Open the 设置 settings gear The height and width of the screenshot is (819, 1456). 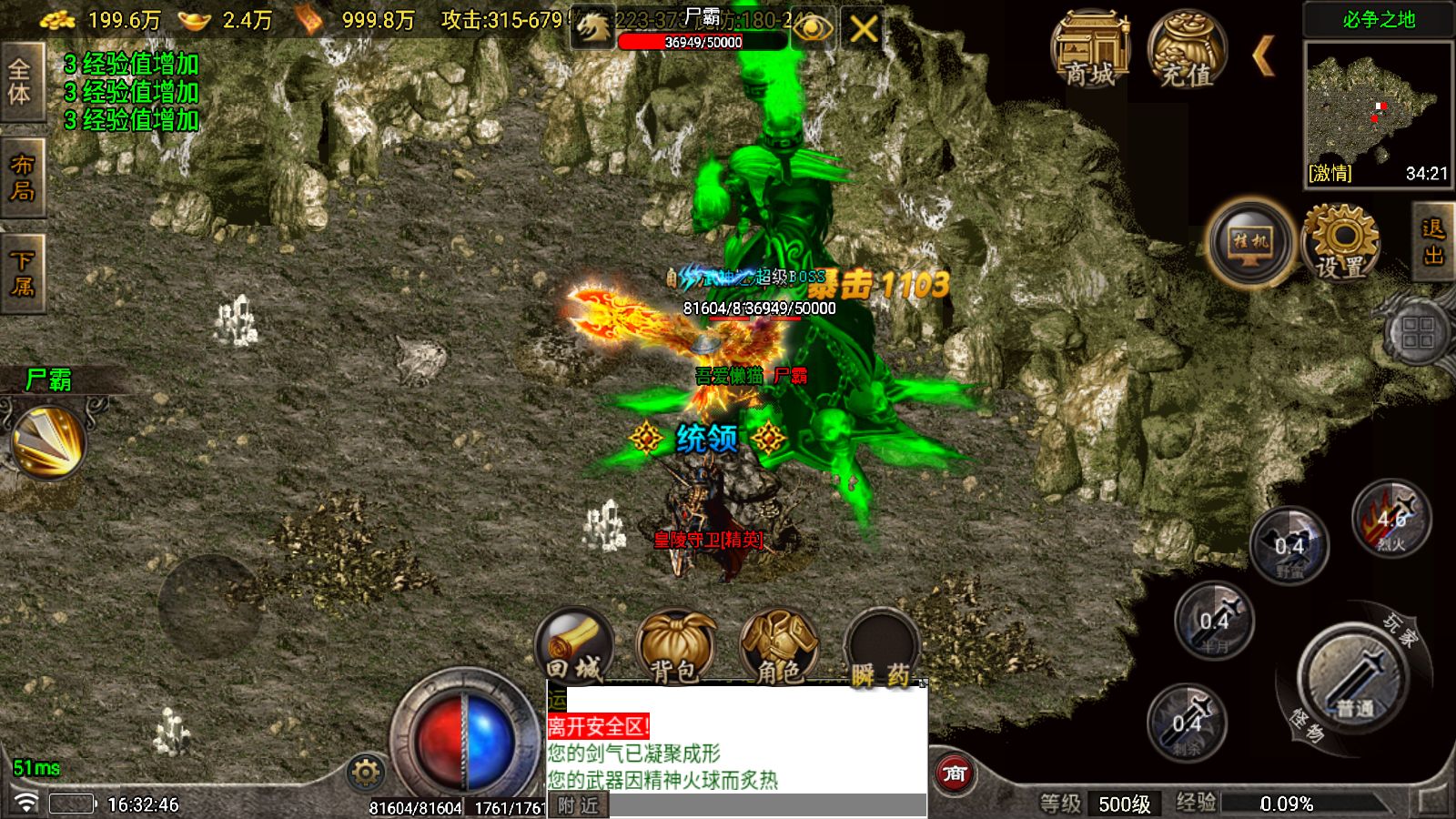click(1341, 242)
